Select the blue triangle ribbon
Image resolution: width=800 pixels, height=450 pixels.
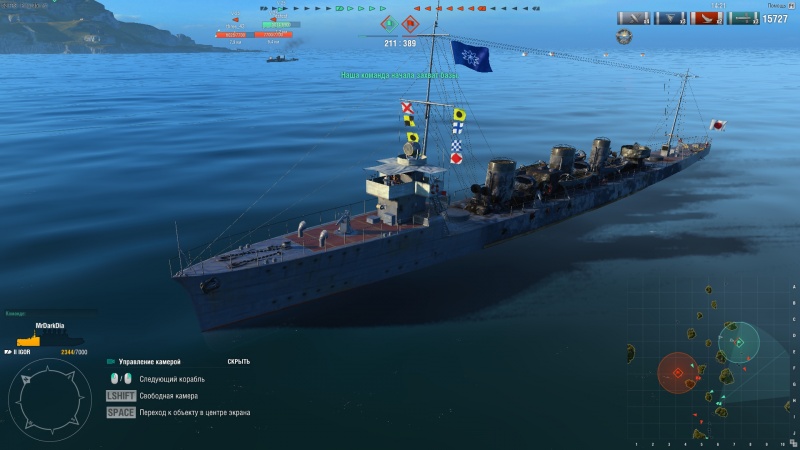(x=671, y=18)
